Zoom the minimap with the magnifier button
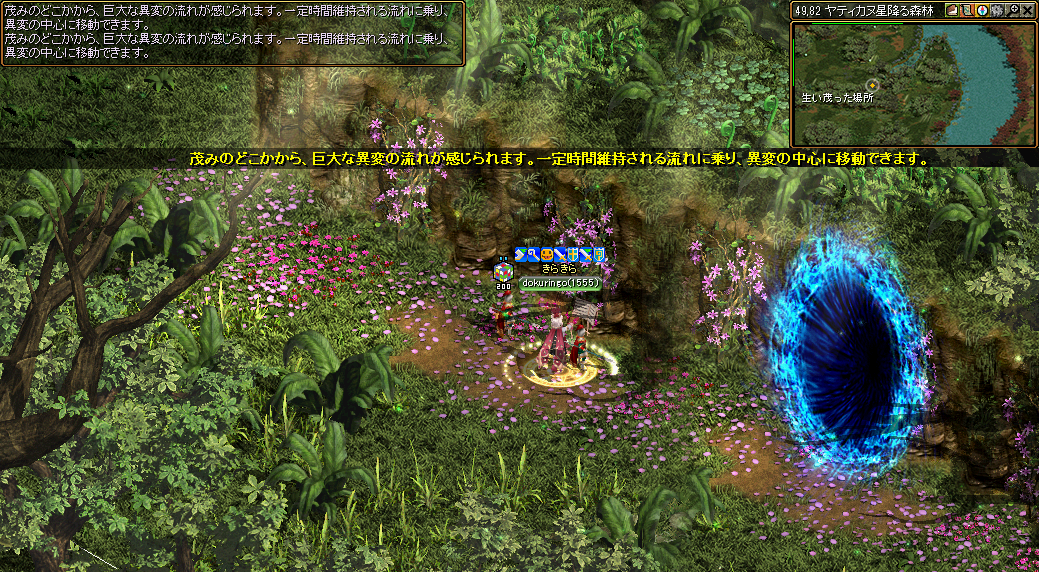Screen dimensions: 1039x572 (1012, 10)
